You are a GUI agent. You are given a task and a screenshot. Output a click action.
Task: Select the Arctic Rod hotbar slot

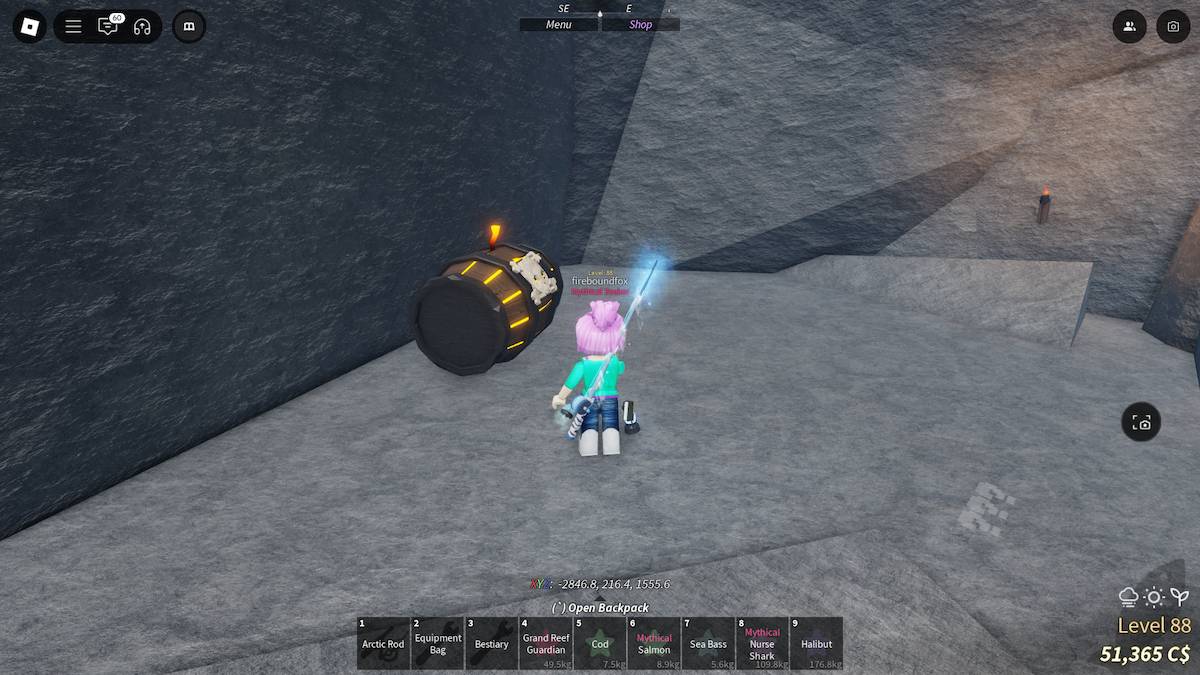[x=383, y=643]
